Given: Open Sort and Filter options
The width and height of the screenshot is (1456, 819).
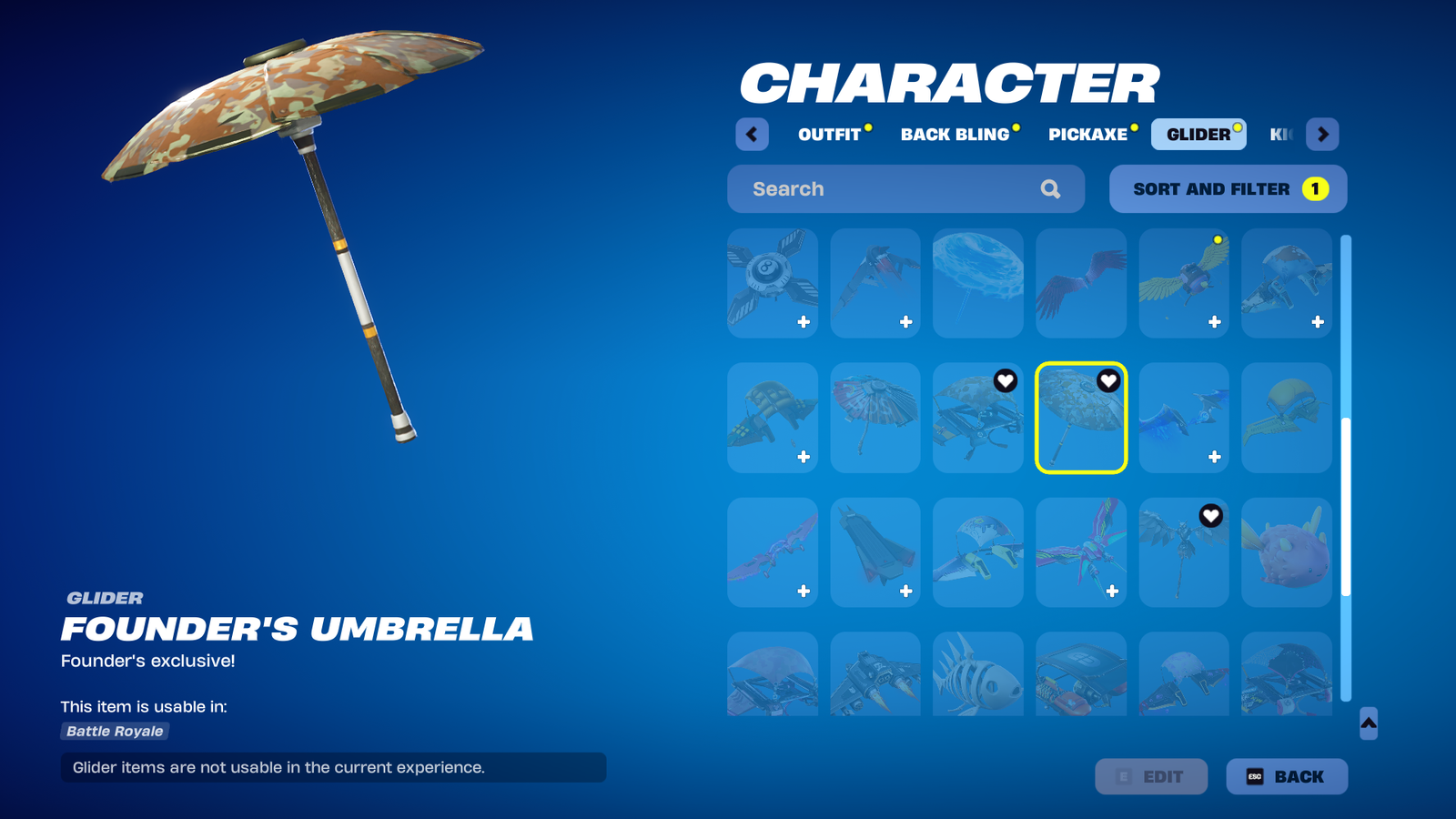Looking at the screenshot, I should point(1228,189).
